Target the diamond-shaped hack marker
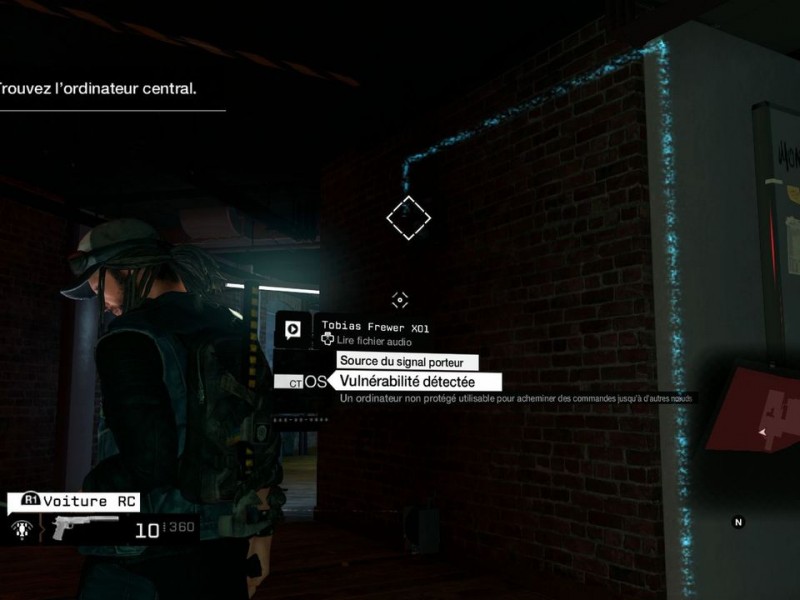 [408, 217]
